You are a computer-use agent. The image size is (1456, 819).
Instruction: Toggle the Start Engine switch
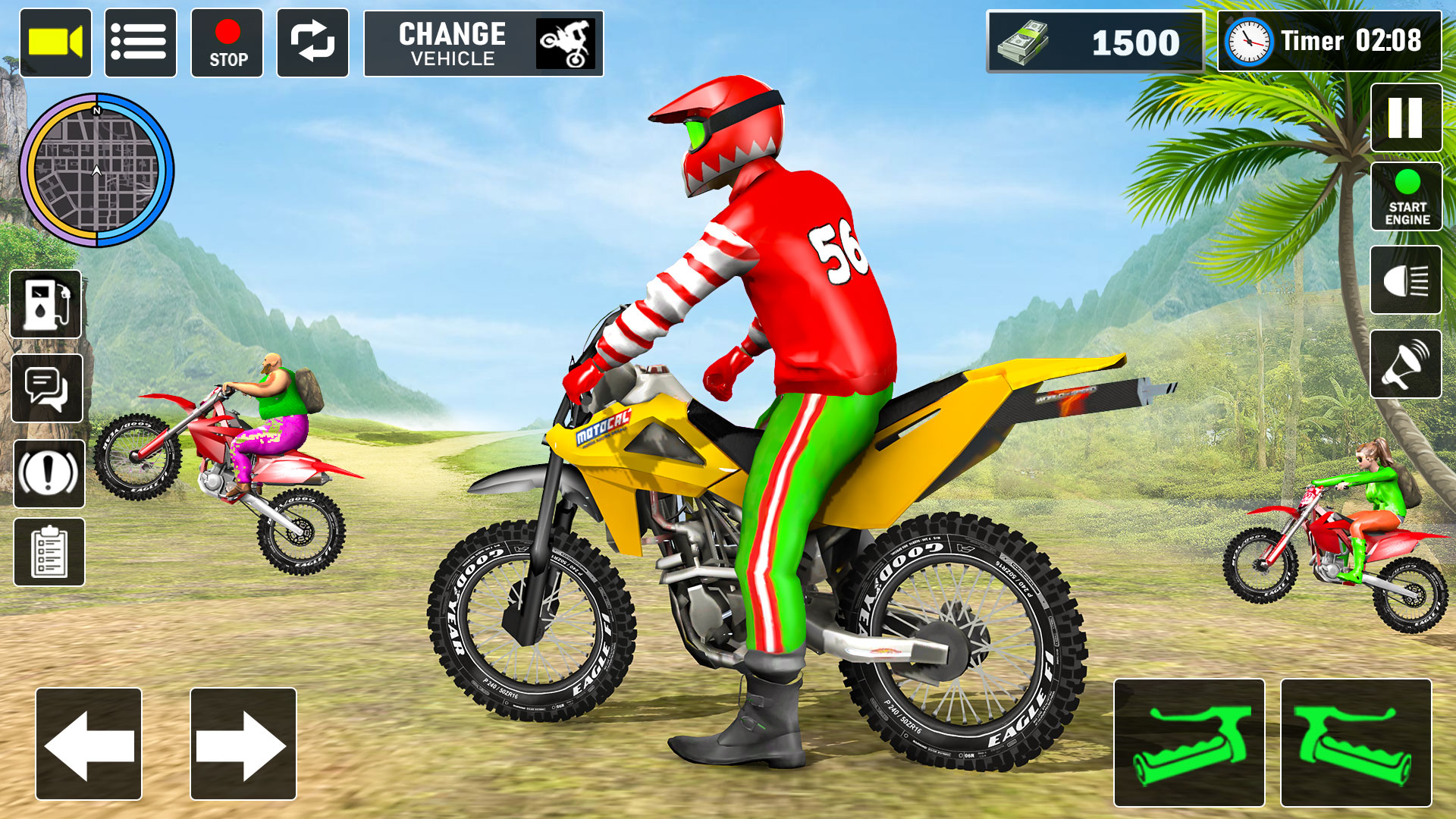point(1408,196)
